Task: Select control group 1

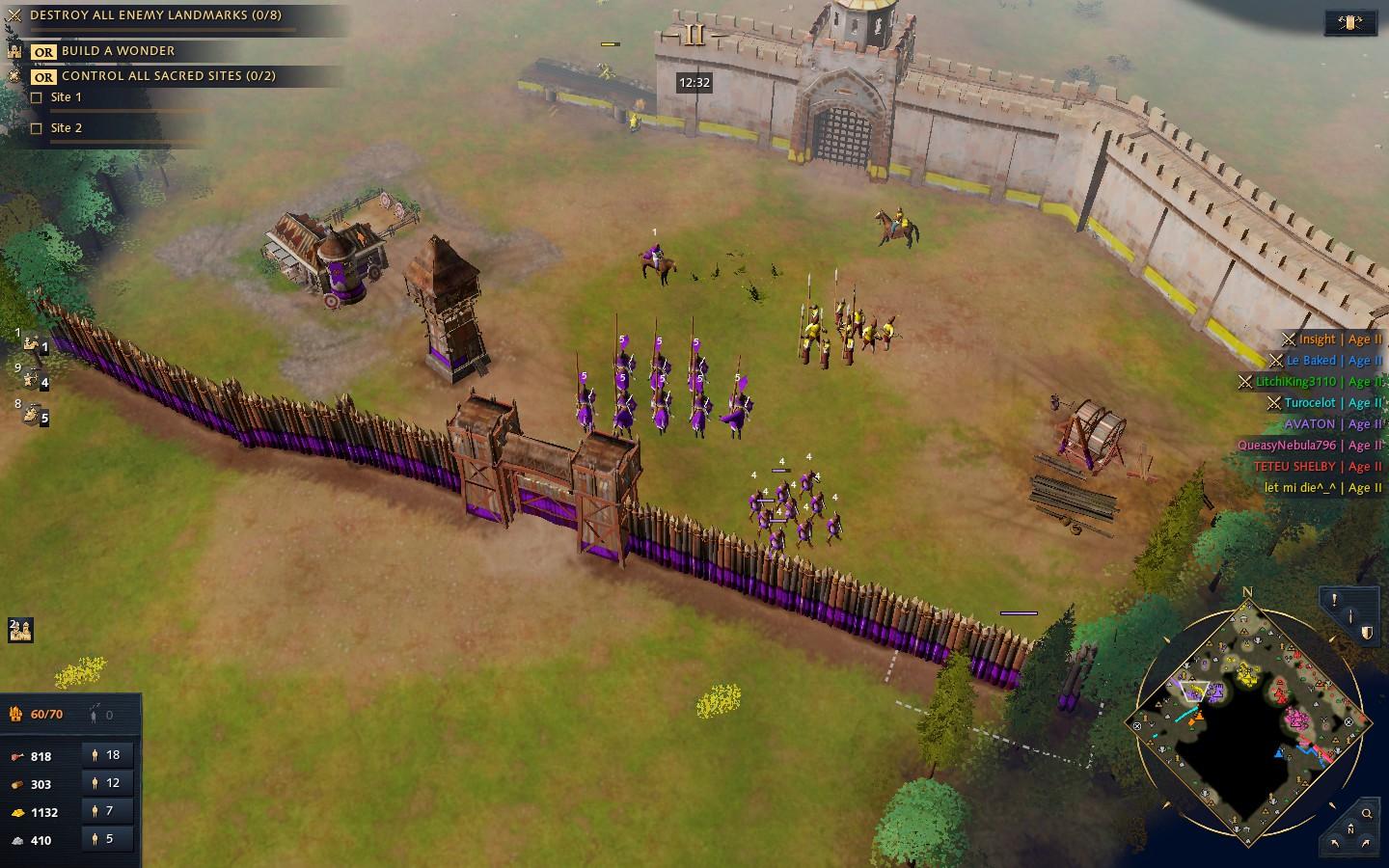Action: [35, 344]
